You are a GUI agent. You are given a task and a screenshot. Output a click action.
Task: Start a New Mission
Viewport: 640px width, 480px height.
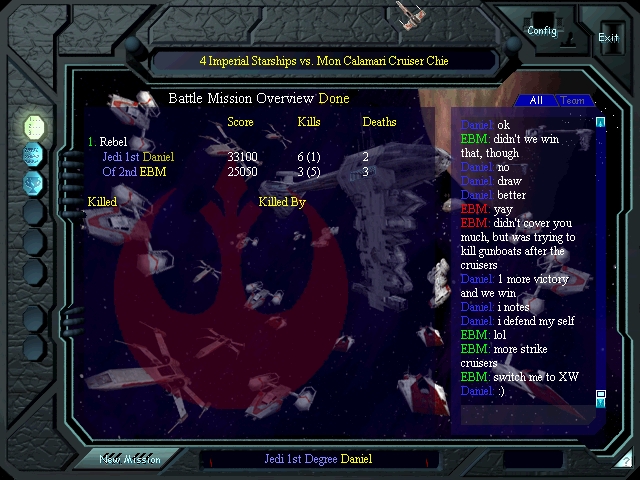(130, 459)
